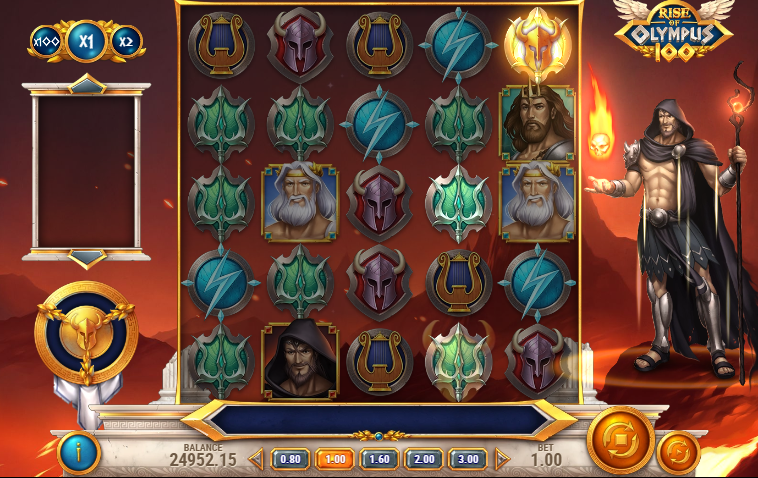Open the game info paytable
This screenshot has width=758, height=478.
coord(79,453)
